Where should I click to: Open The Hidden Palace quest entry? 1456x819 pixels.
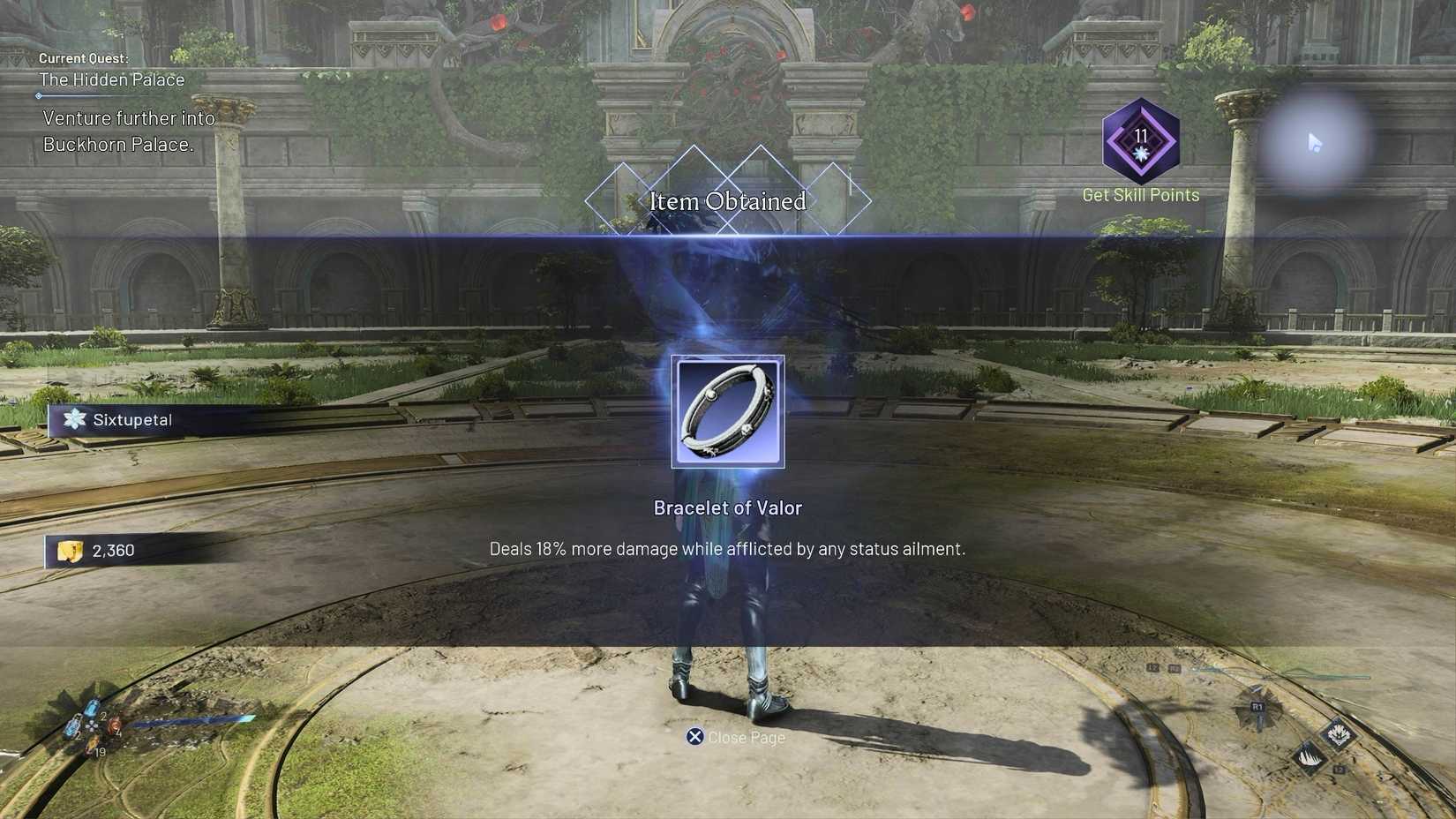pyautogui.click(x=111, y=79)
